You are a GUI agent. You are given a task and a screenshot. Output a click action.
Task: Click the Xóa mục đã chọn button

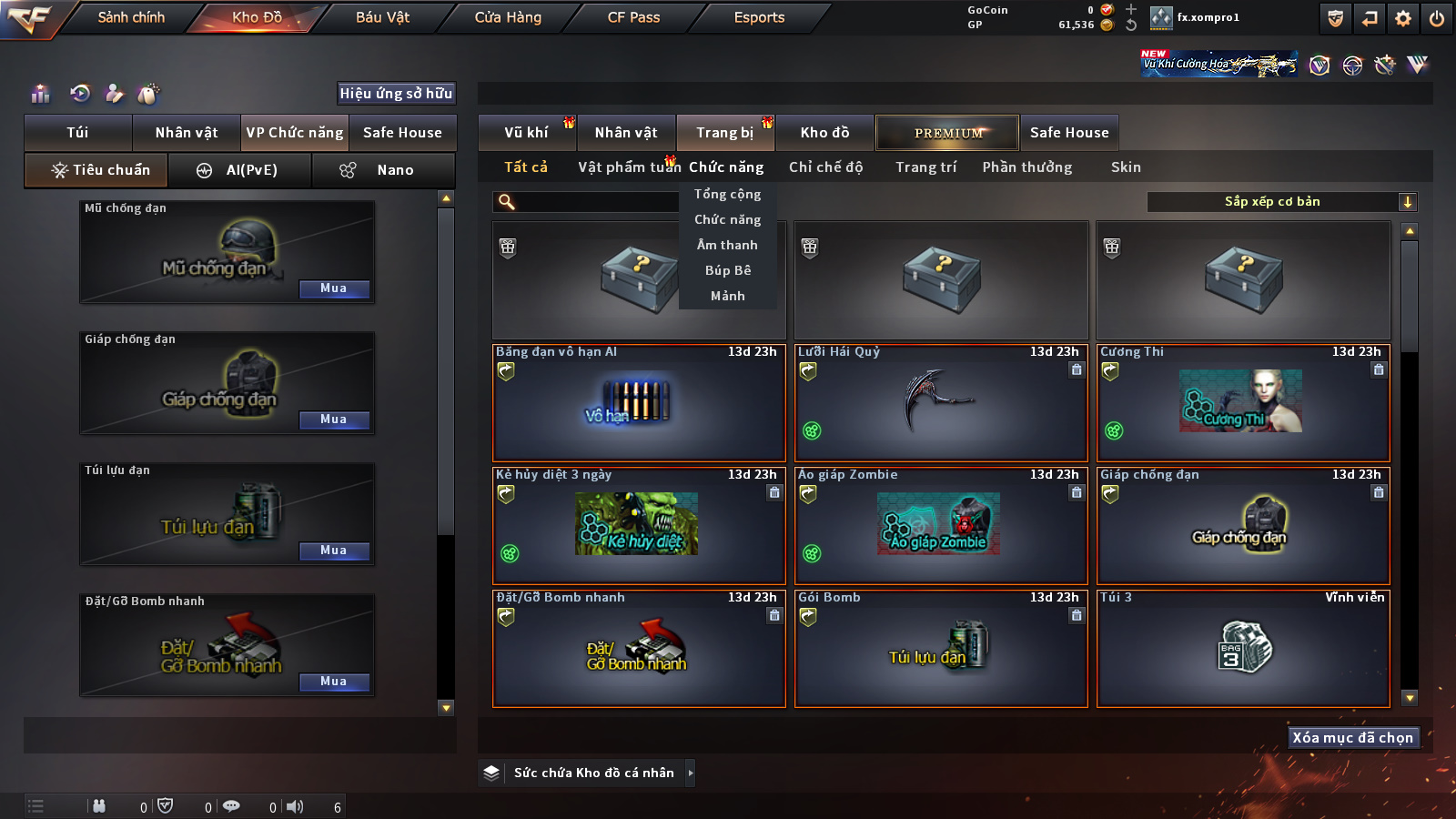[x=1352, y=738]
